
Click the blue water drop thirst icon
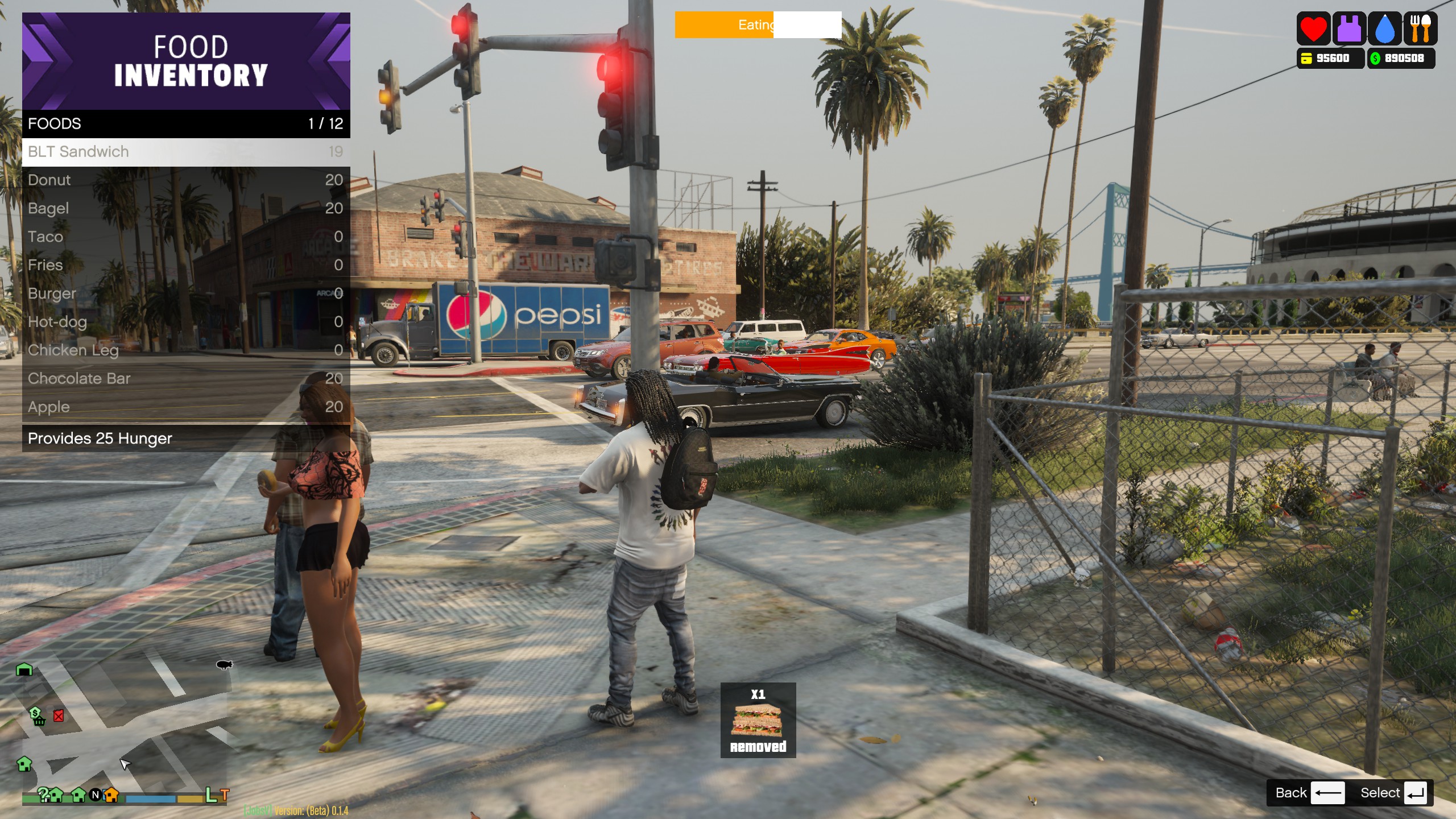click(1385, 29)
